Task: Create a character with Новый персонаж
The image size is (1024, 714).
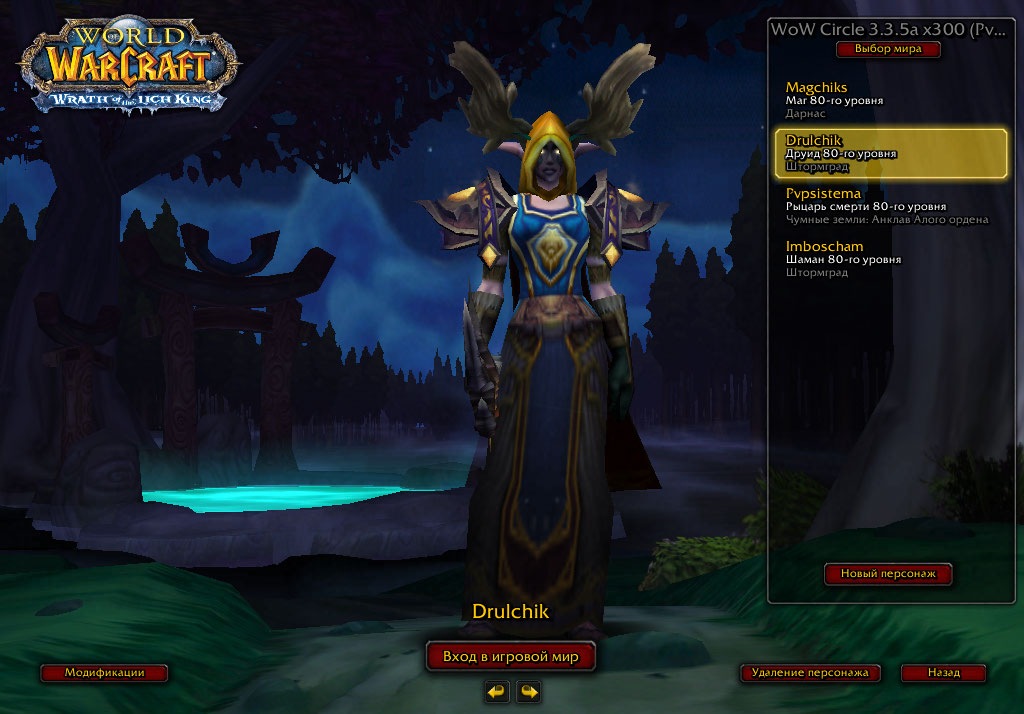Action: (888, 574)
